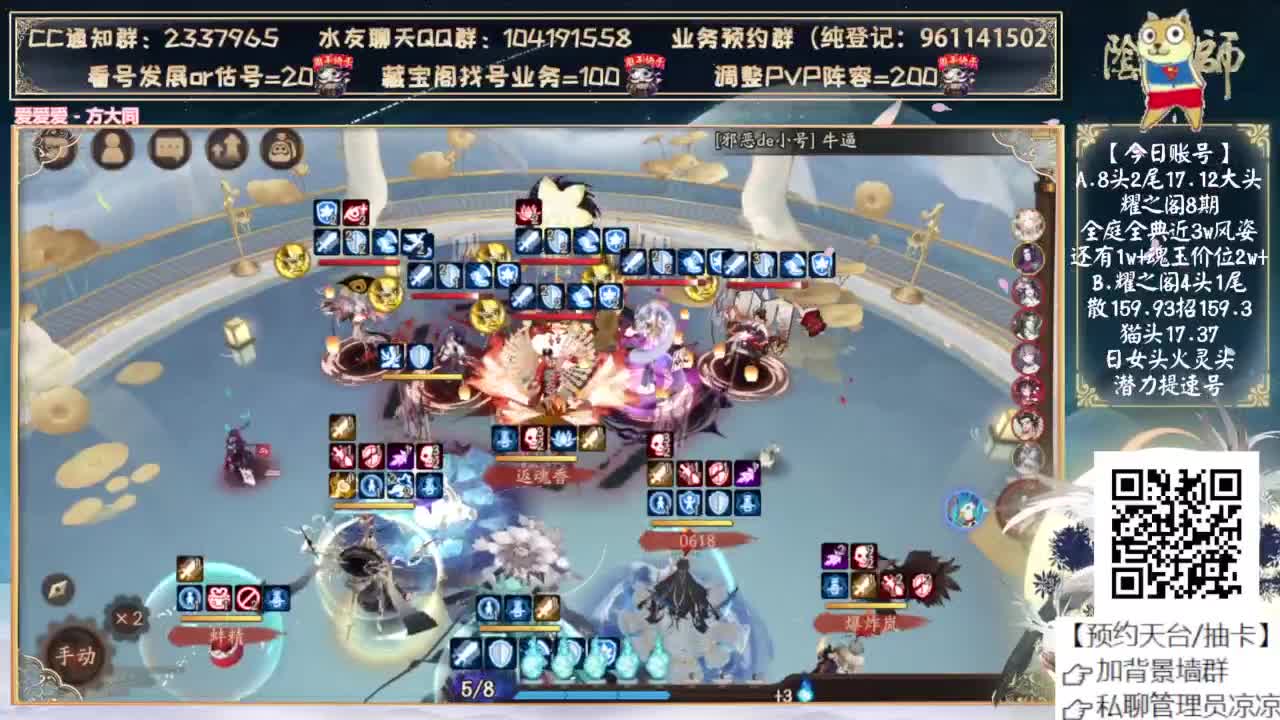
Task: Select the sword attack skill icon
Action: 465,654
